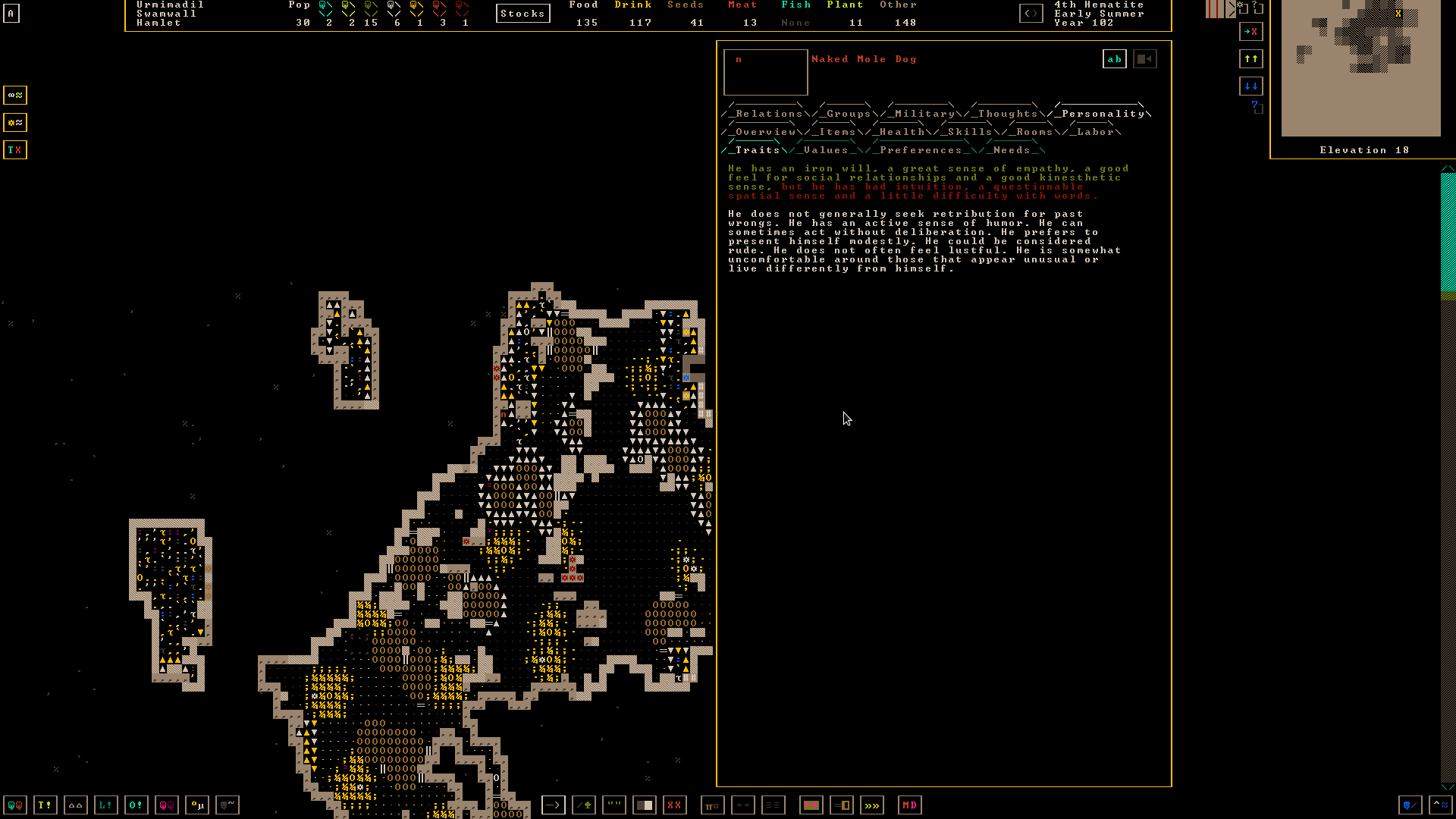
Task: Switch to the Needs sub-tab
Action: coord(1012,150)
